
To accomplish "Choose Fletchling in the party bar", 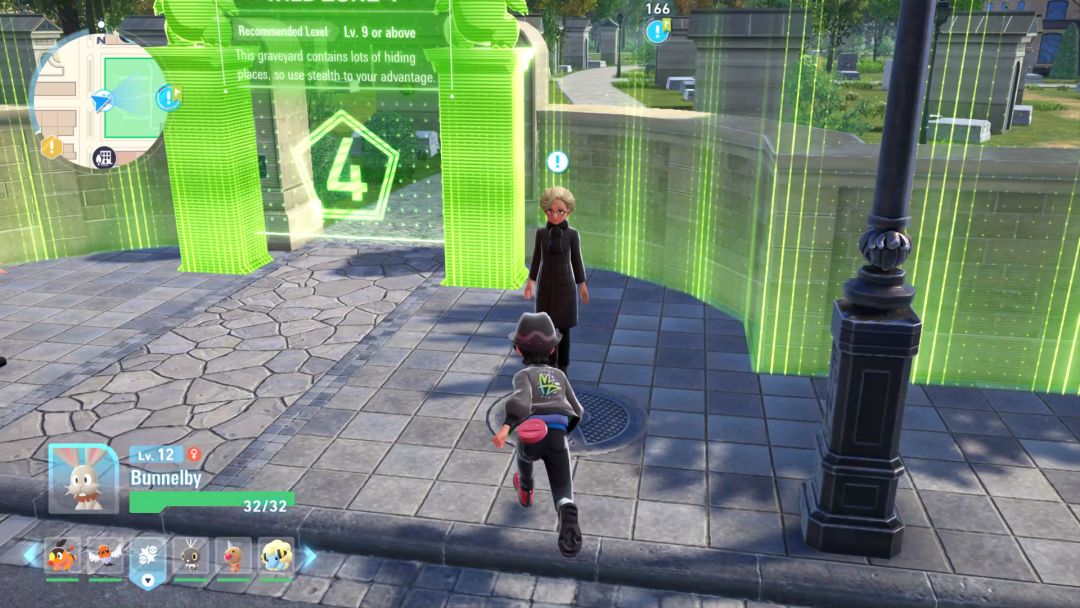I will [x=104, y=556].
